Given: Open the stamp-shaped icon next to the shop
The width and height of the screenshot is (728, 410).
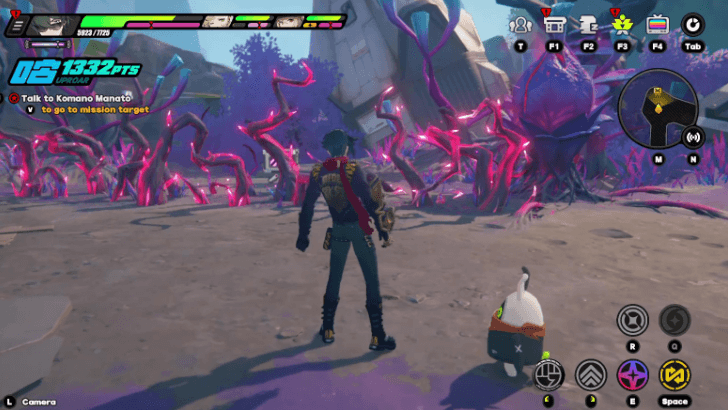Looking at the screenshot, I should click(588, 24).
